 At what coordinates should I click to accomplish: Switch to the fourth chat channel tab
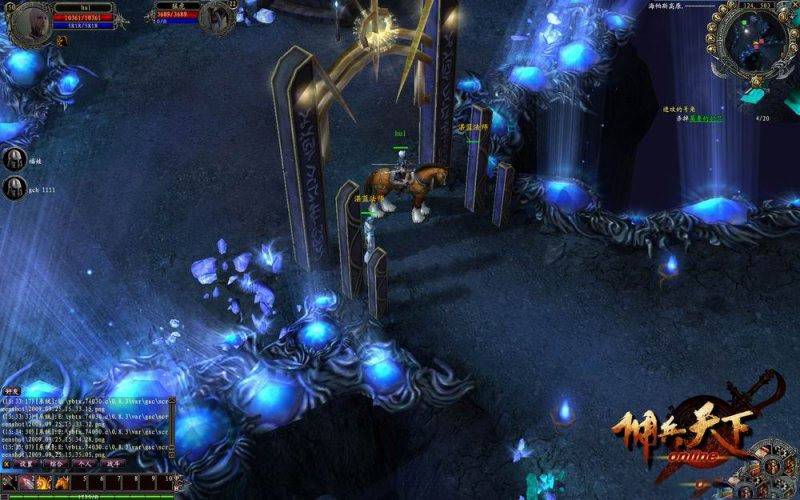(112, 464)
